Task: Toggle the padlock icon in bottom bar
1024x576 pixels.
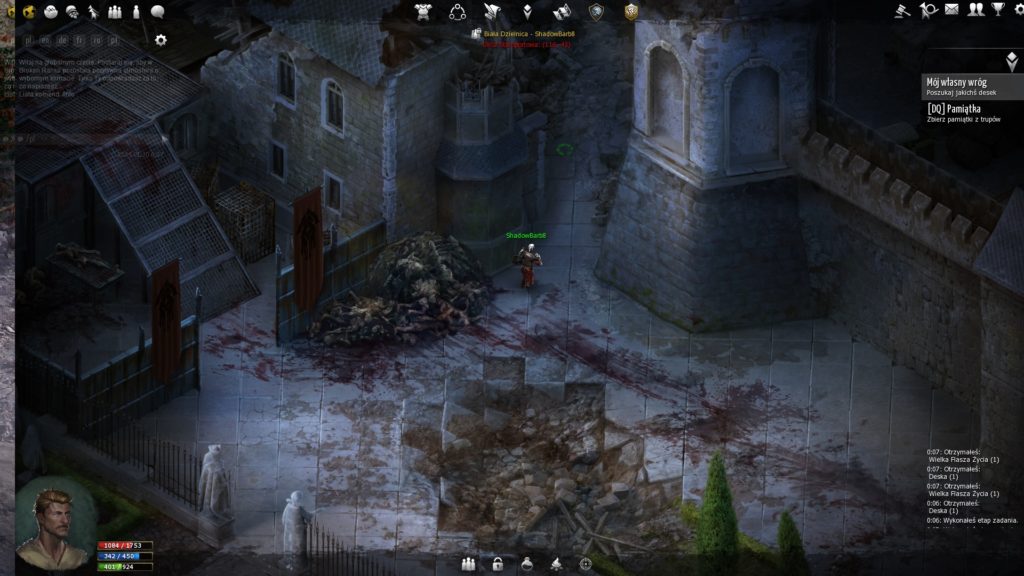Action: click(497, 564)
